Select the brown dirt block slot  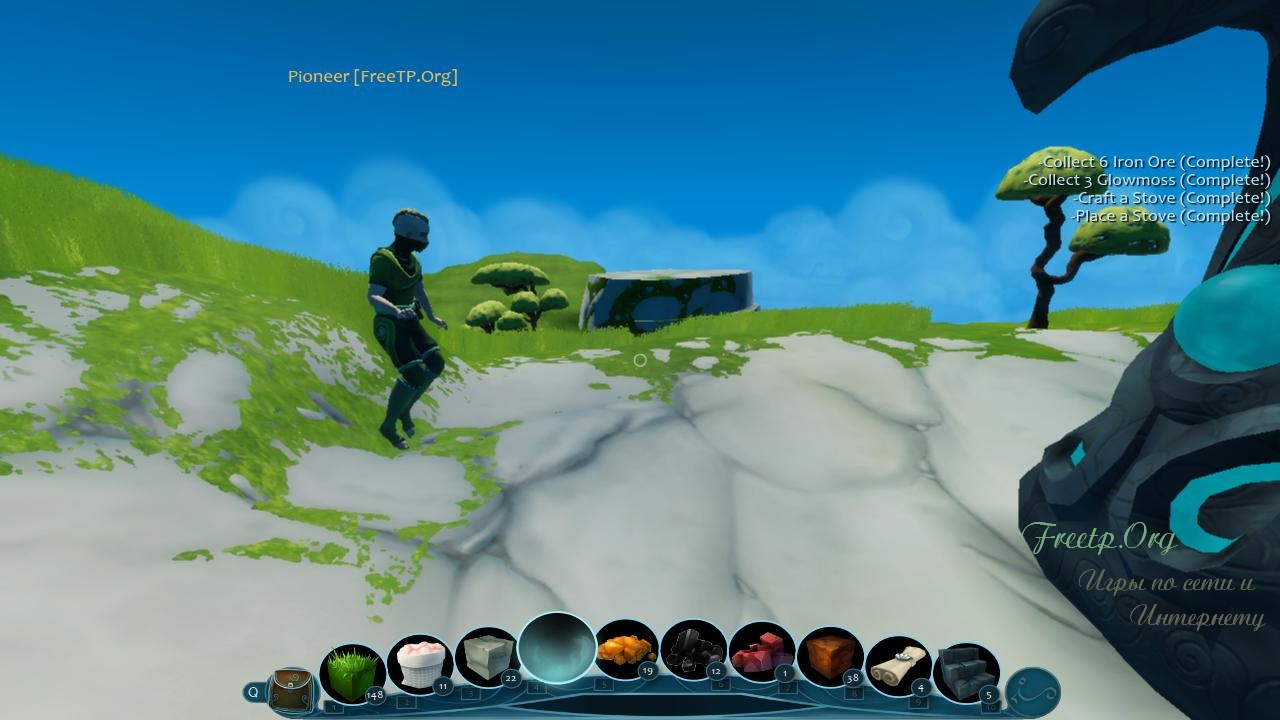830,657
